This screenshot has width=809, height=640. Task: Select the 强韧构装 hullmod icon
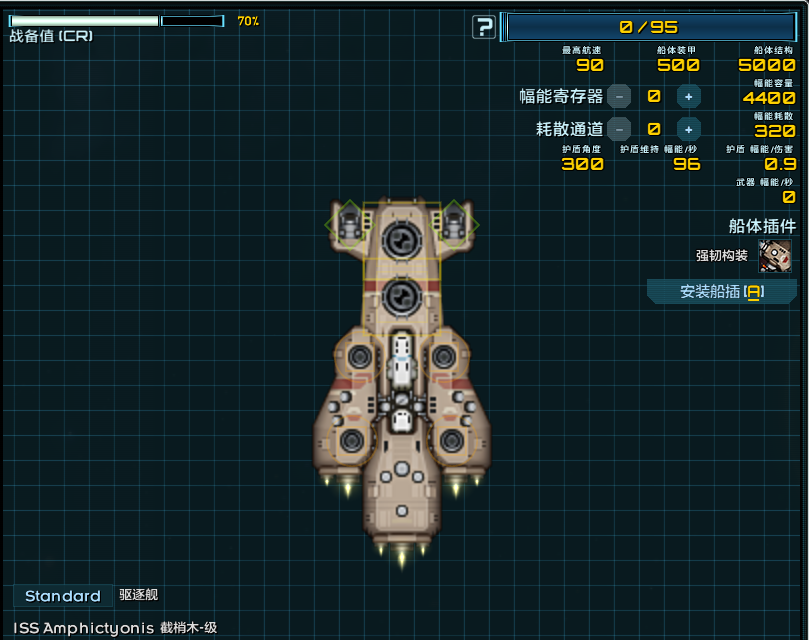coord(775,255)
